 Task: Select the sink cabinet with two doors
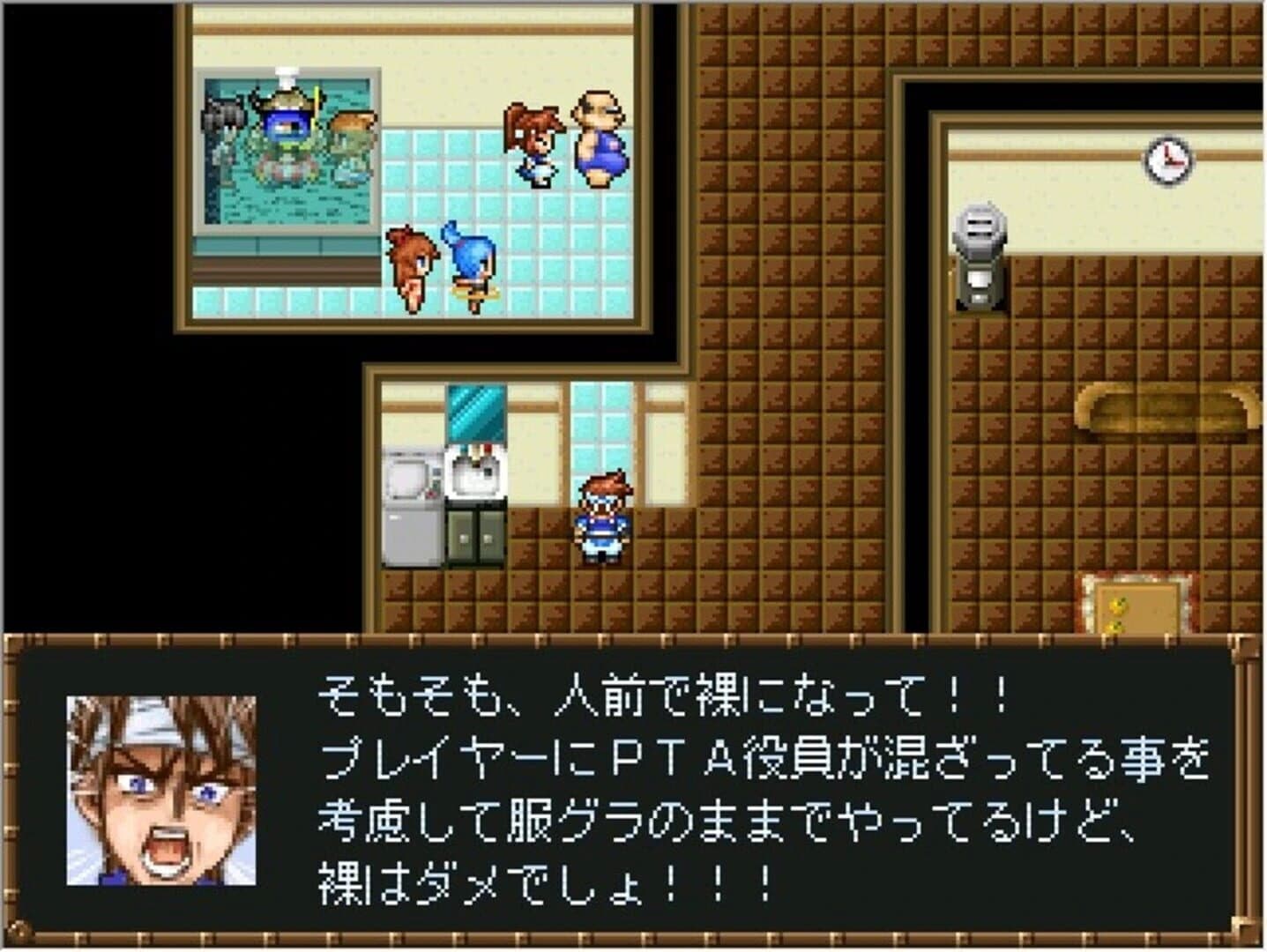click(473, 538)
